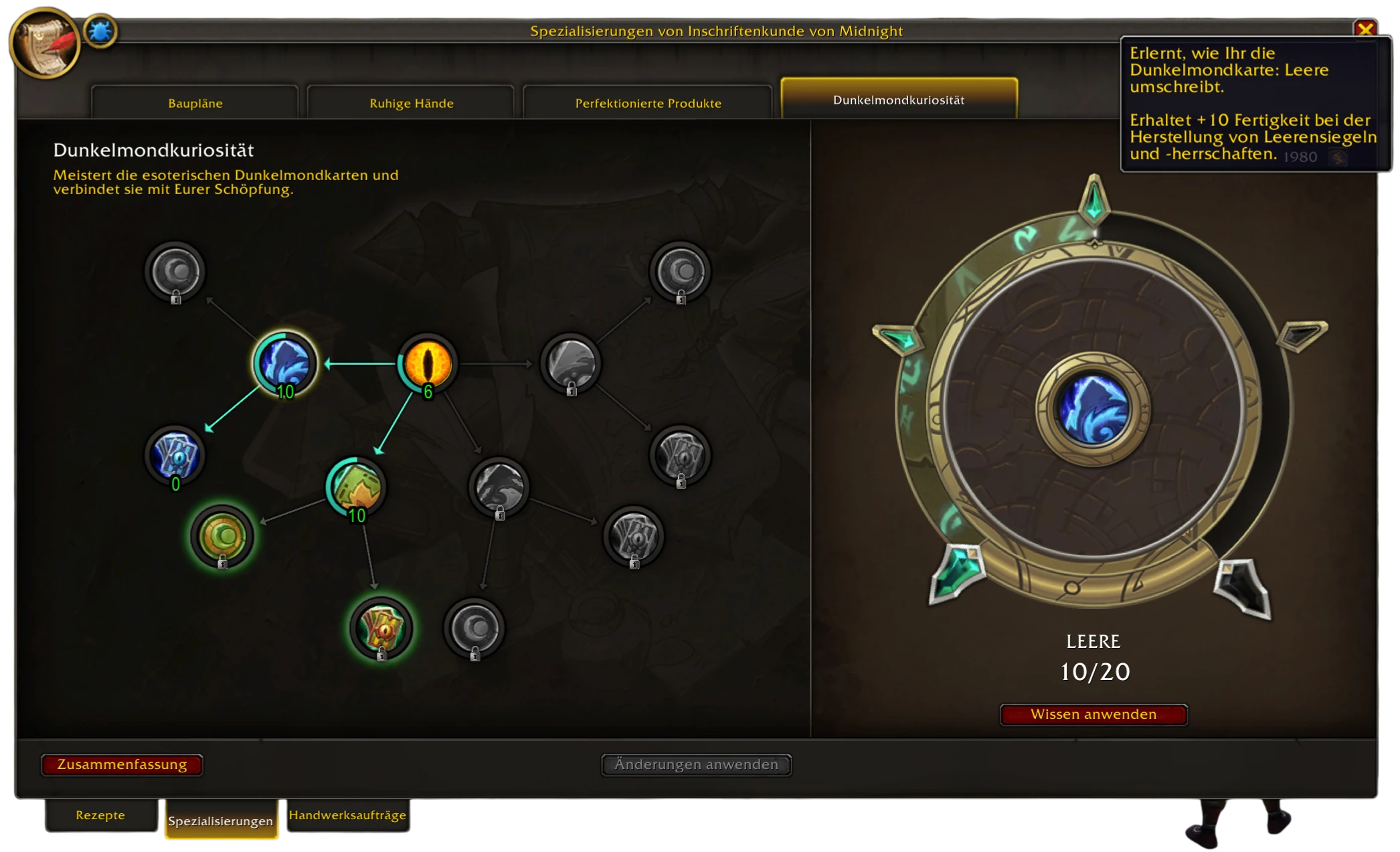This screenshot has height=852, width=1400.
Task: Open the Zusammenfassung summary
Action: pyautogui.click(x=122, y=764)
